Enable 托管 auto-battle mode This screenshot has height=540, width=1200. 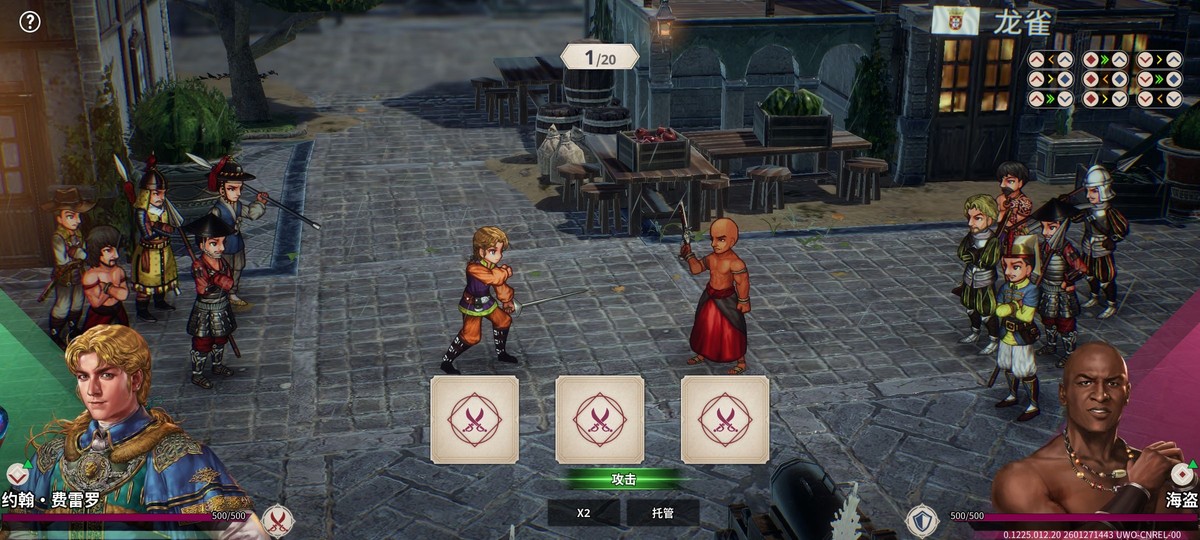[x=662, y=513]
